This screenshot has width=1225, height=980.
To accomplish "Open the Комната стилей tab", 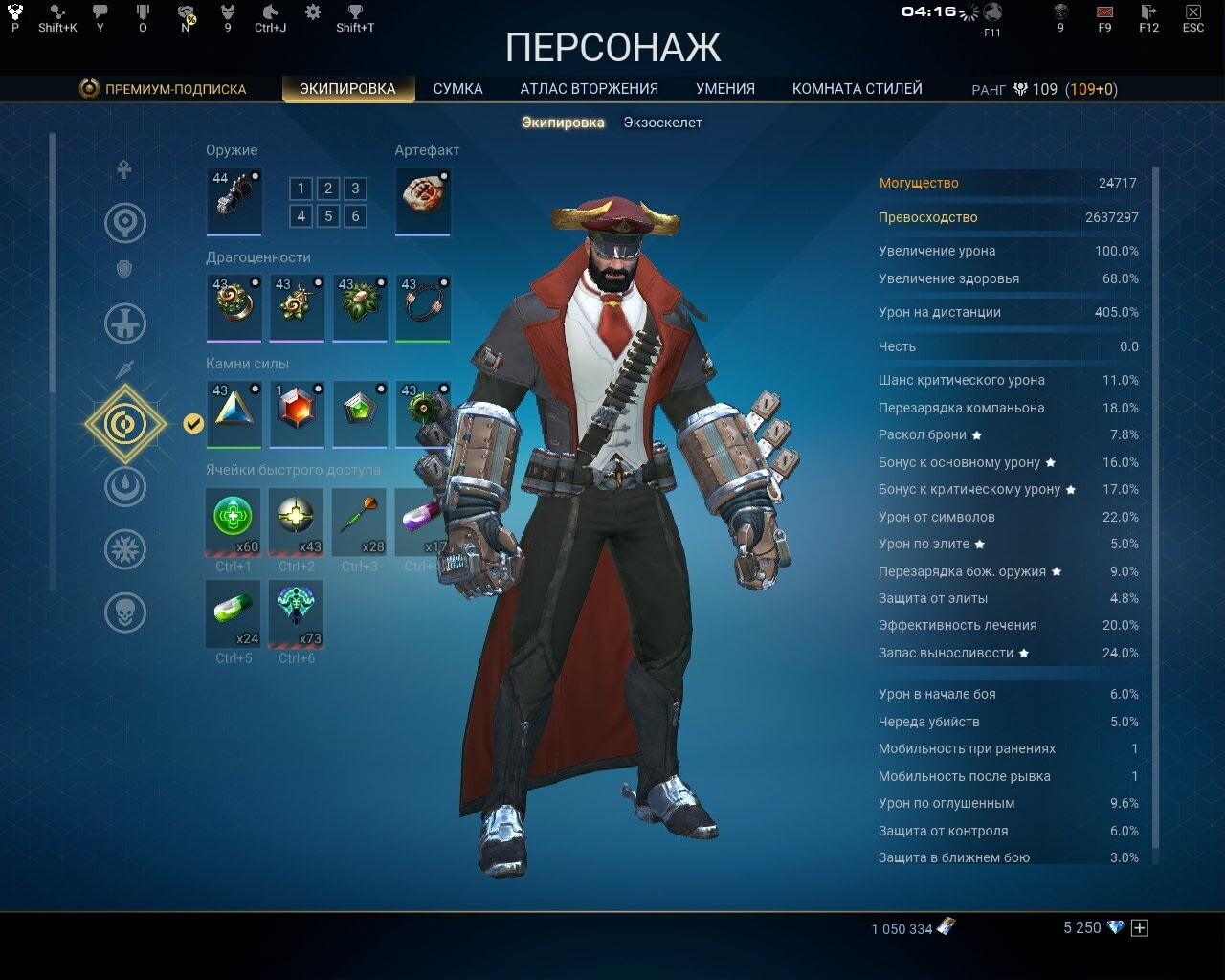I will [857, 89].
